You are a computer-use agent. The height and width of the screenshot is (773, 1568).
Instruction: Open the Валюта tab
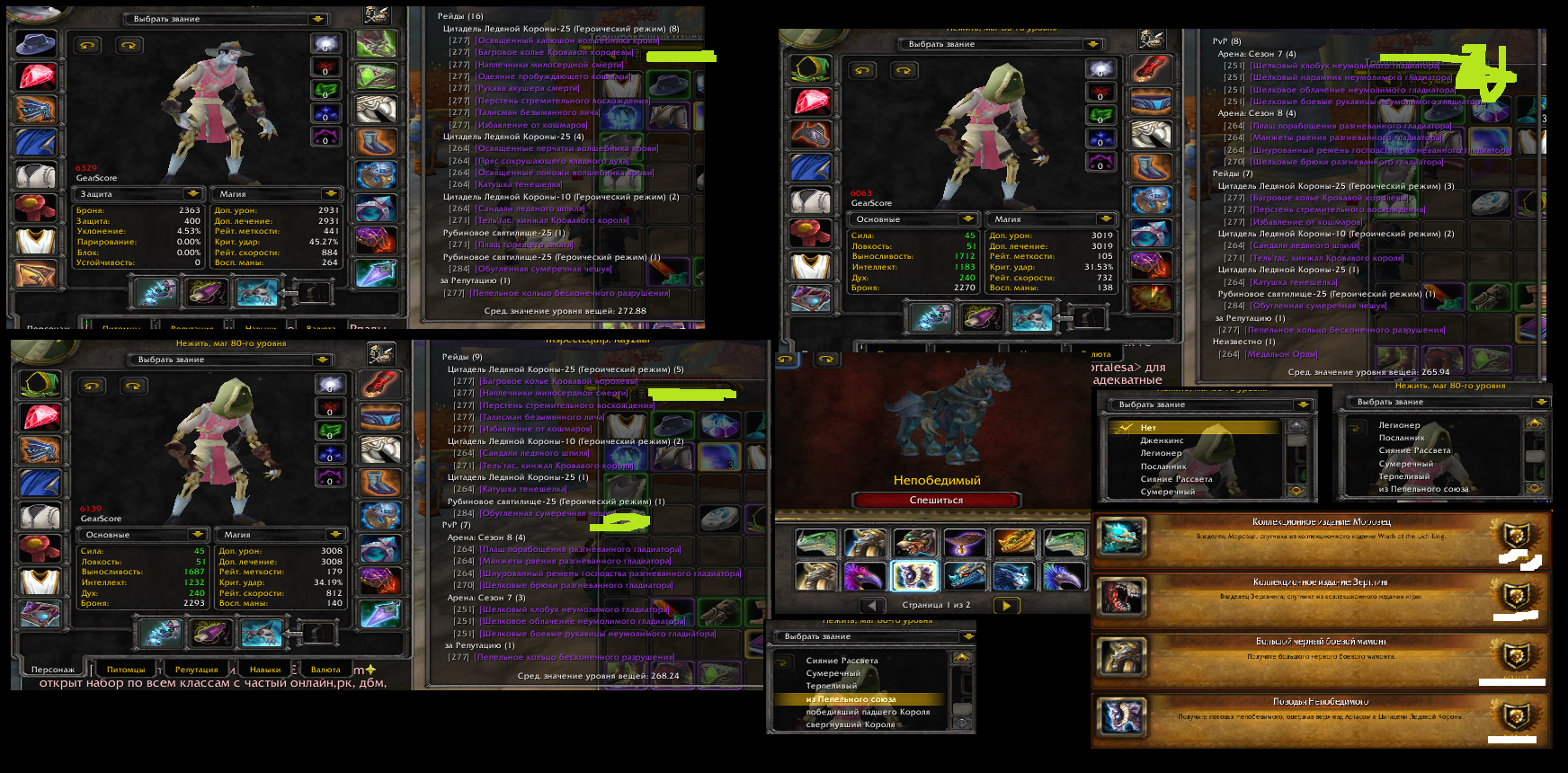(325, 670)
